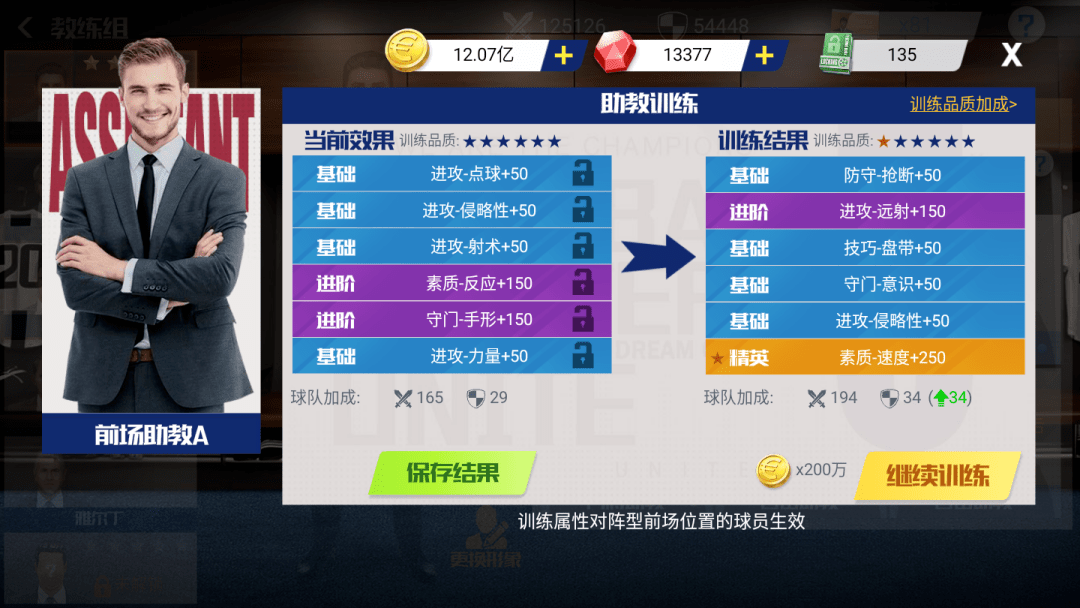Viewport: 1080px width, 608px height.
Task: Save the training result with 保存结果
Action: click(452, 473)
